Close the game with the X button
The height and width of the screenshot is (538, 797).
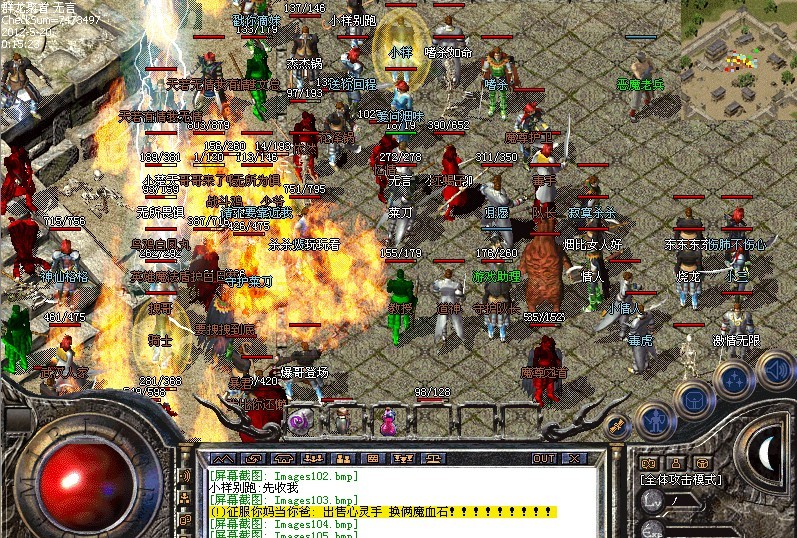click(575, 458)
